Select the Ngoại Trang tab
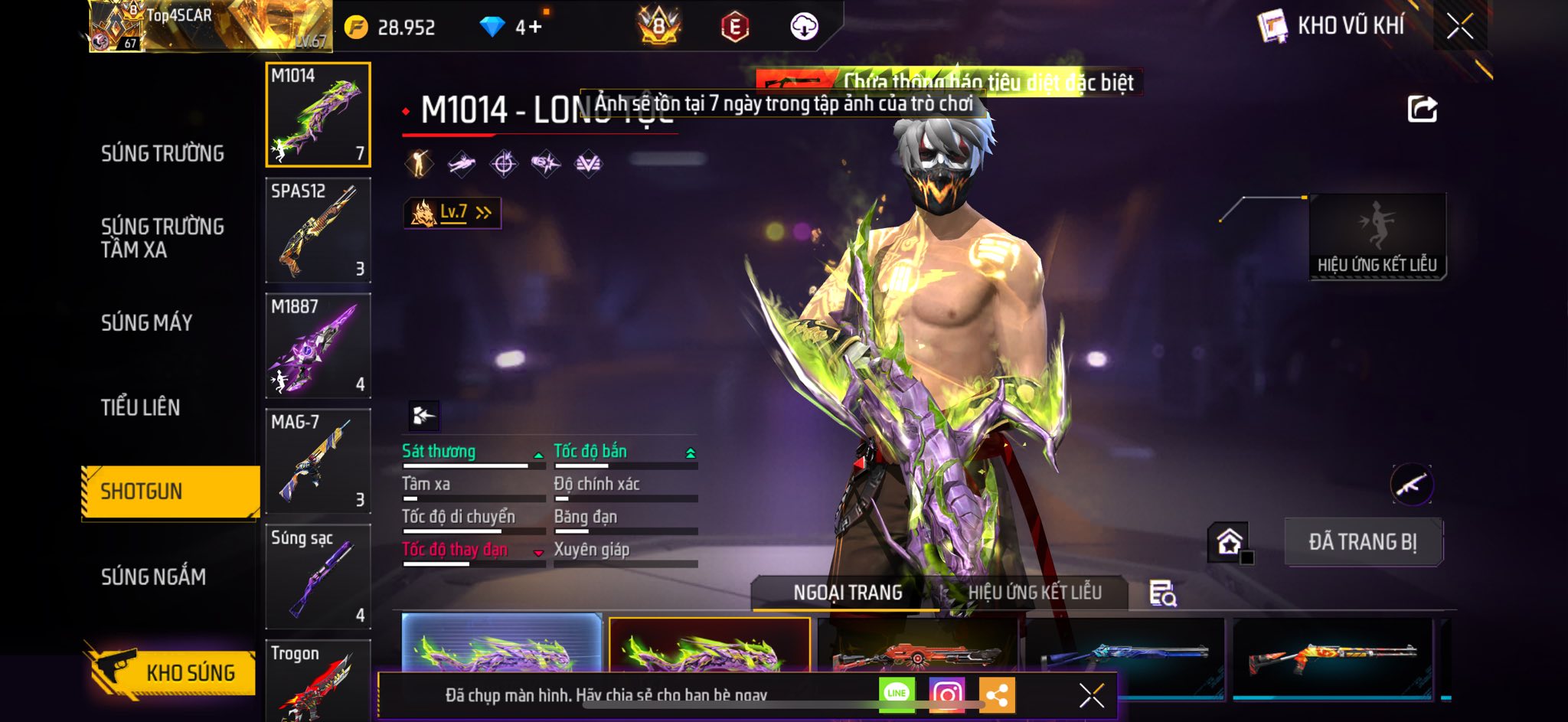 (847, 593)
